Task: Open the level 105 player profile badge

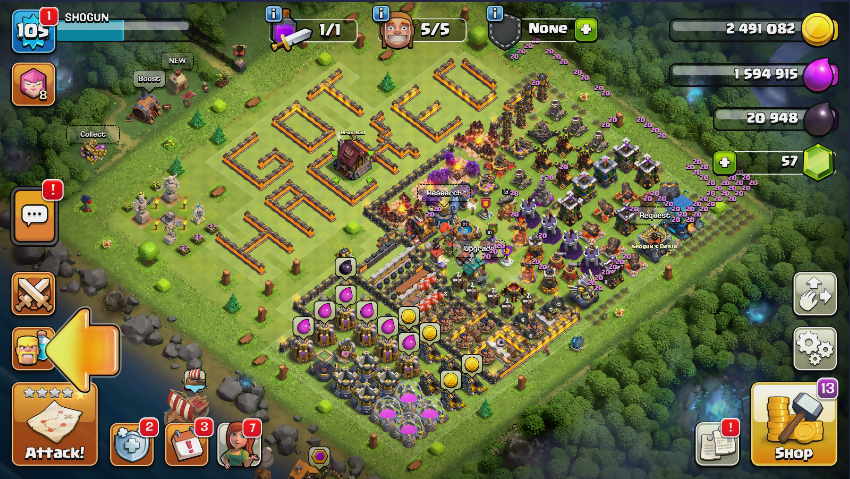Action: (x=31, y=30)
